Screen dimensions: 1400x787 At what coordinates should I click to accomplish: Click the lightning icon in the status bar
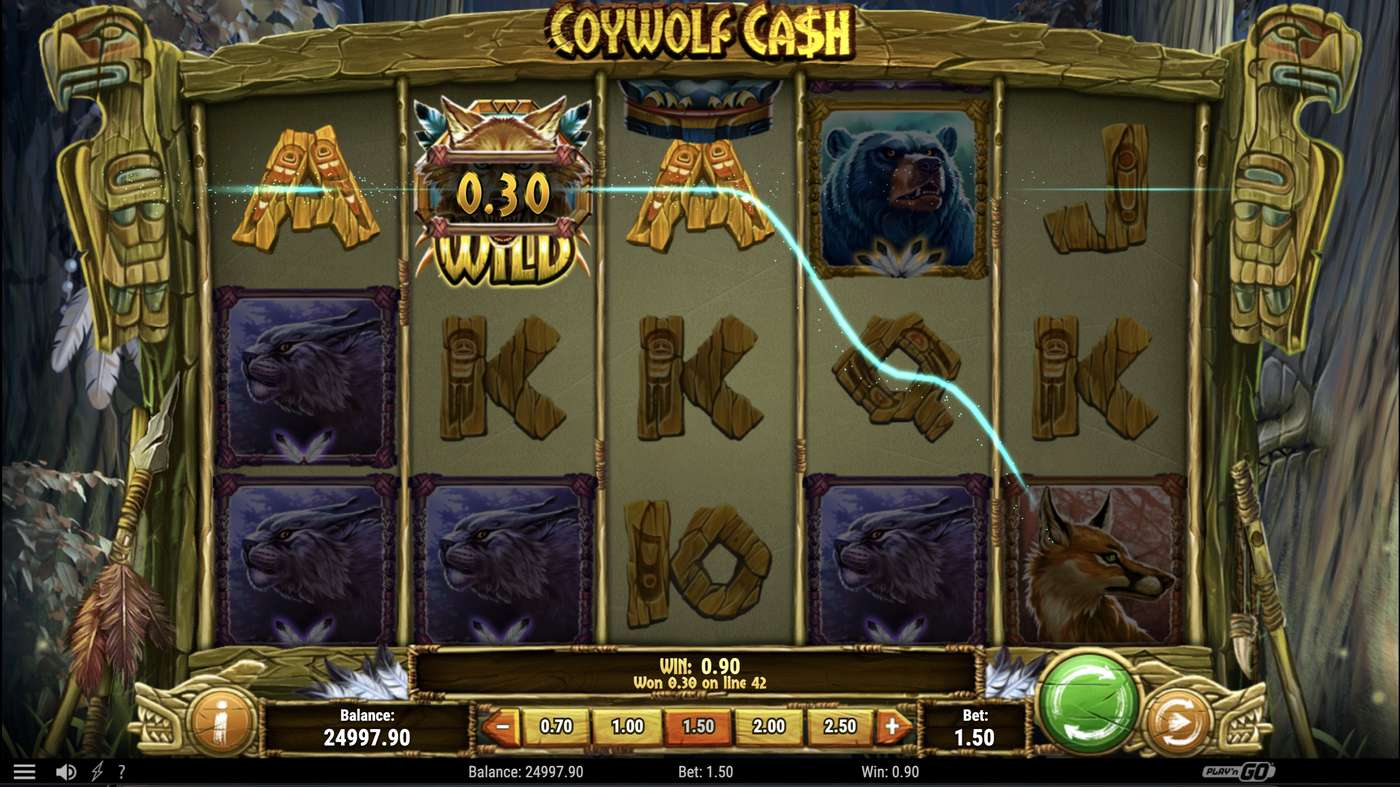pos(95,771)
